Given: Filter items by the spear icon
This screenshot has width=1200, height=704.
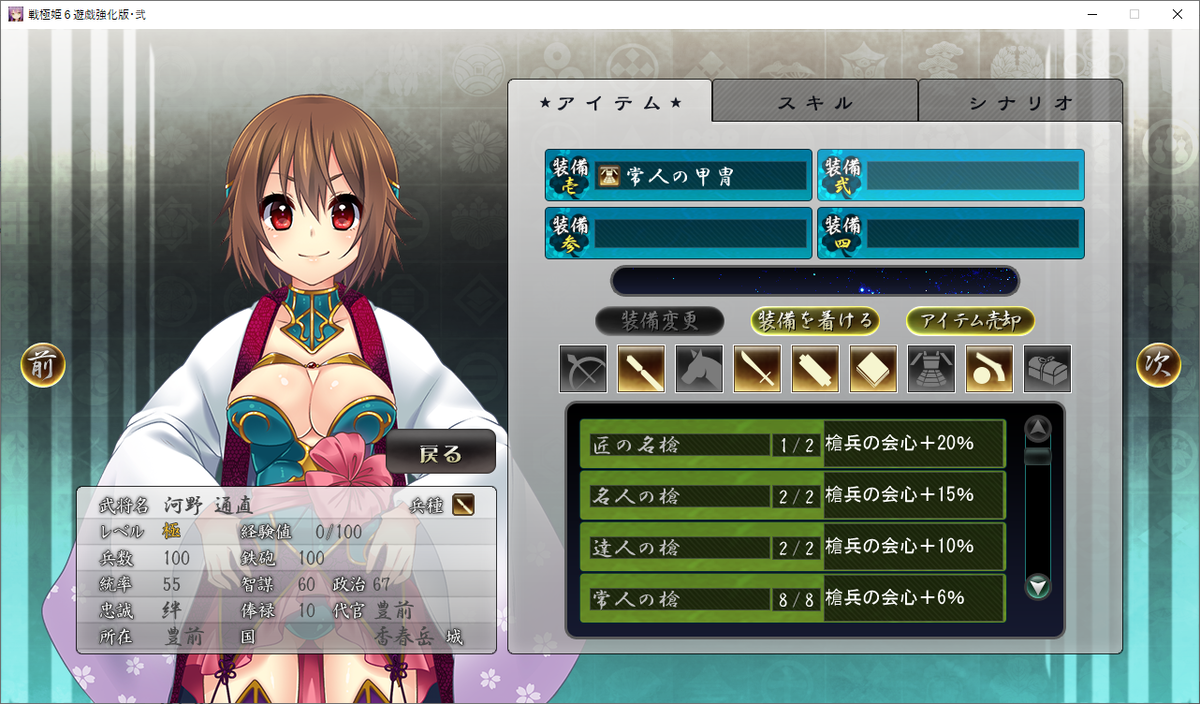Looking at the screenshot, I should (x=641, y=369).
